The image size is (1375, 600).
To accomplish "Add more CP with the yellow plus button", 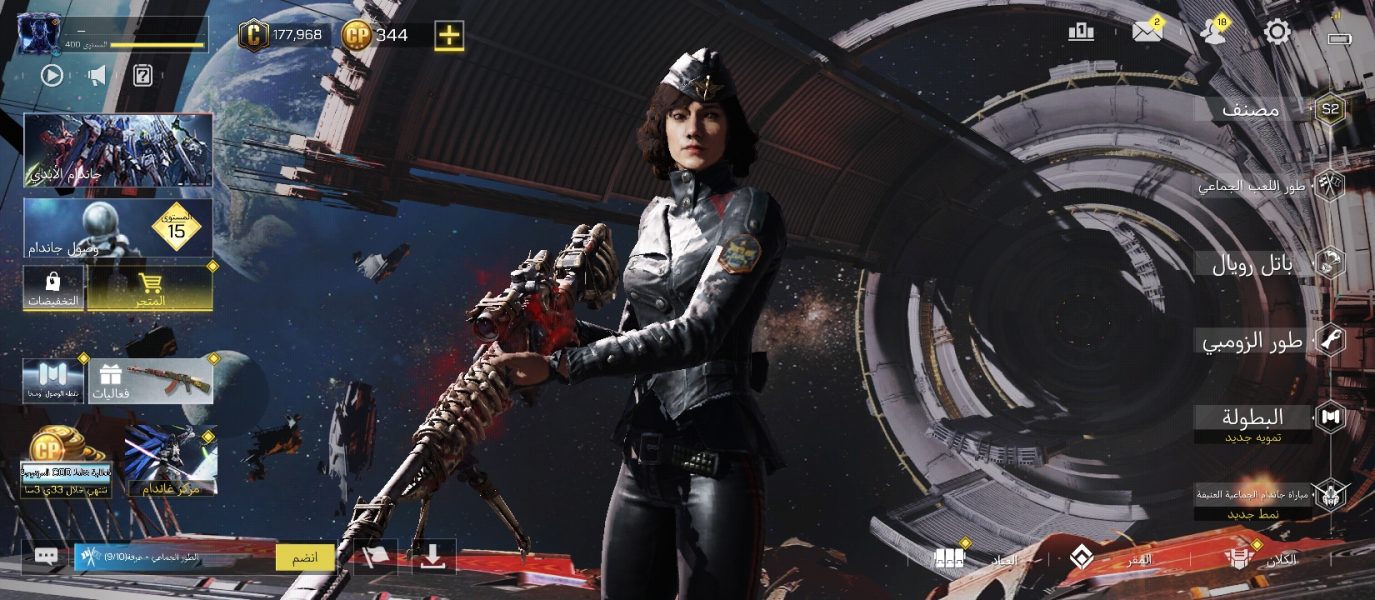I will [449, 35].
